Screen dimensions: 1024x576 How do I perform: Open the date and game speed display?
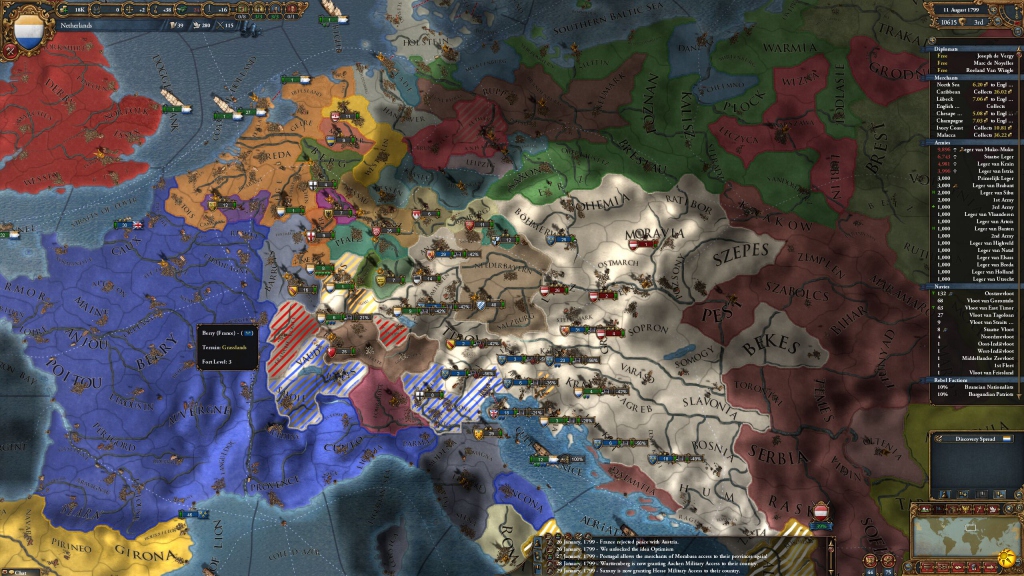[961, 11]
